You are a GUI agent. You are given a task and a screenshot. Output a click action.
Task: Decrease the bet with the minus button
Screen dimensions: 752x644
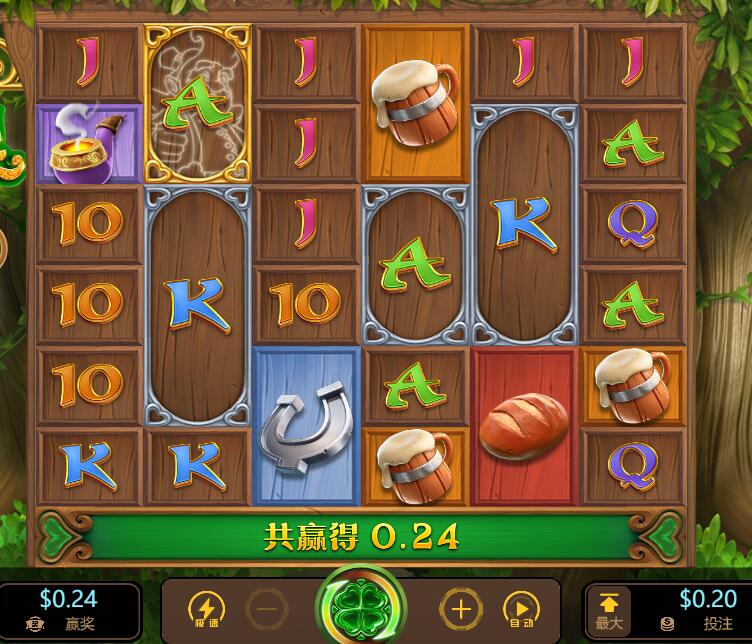267,607
